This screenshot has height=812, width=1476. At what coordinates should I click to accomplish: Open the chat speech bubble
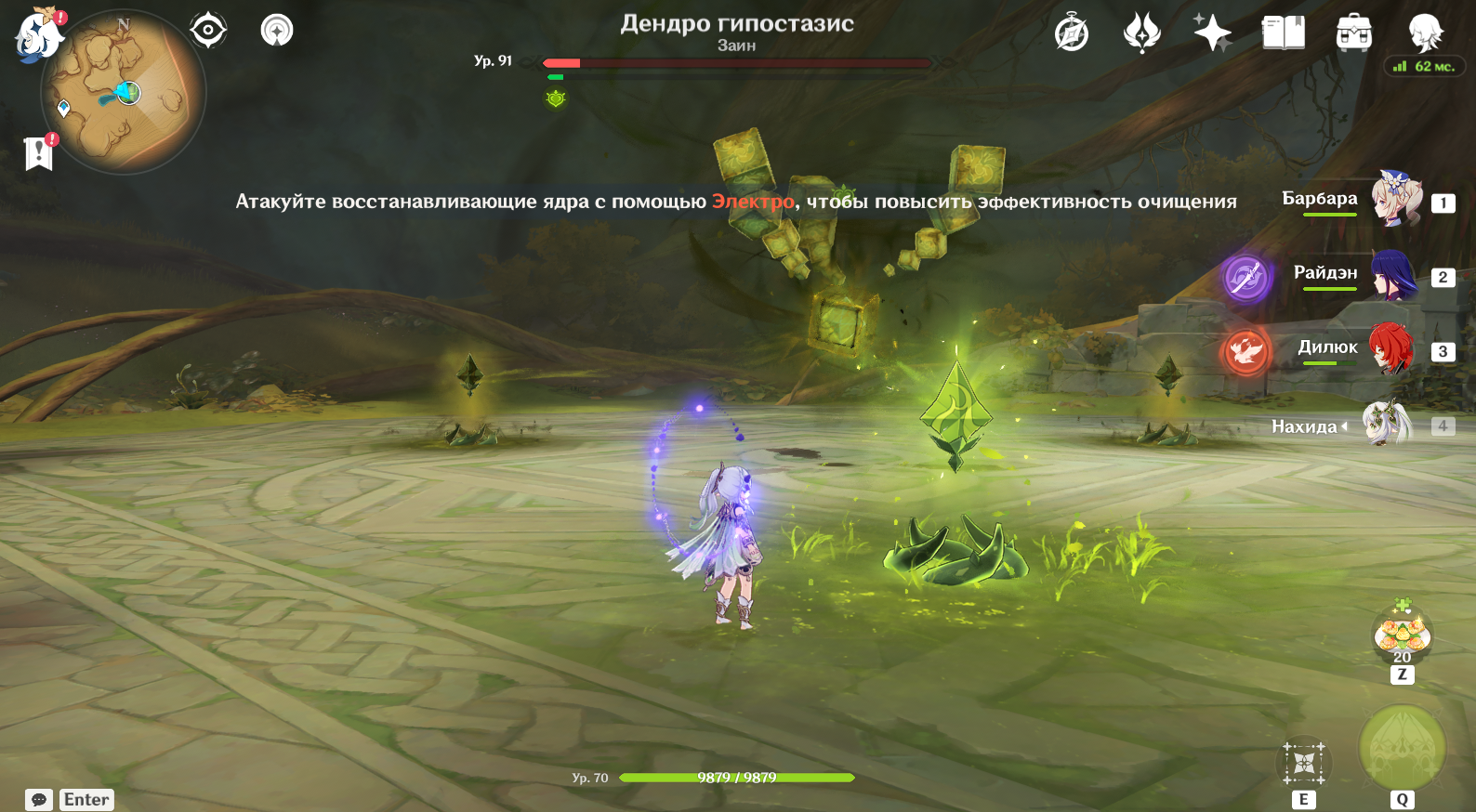(39, 800)
